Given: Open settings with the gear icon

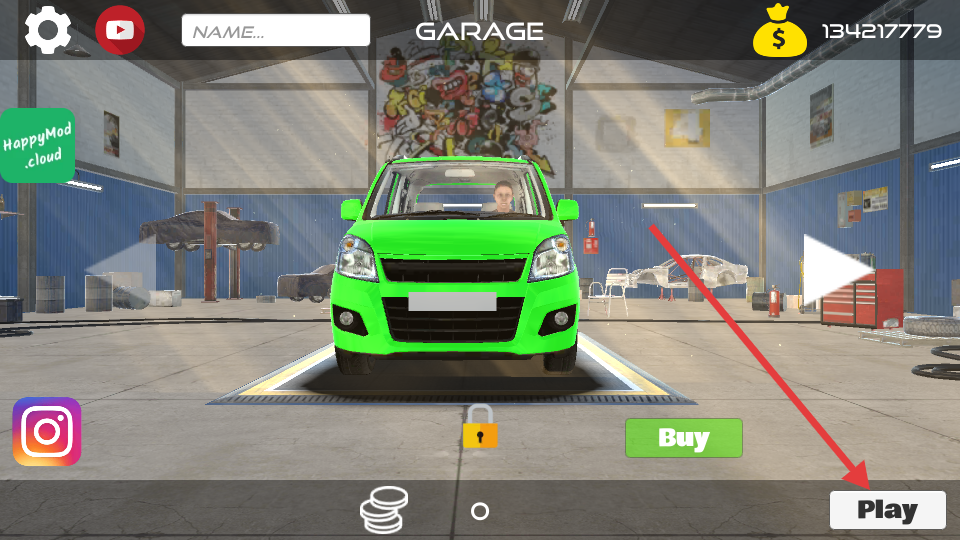Looking at the screenshot, I should click(x=47, y=30).
